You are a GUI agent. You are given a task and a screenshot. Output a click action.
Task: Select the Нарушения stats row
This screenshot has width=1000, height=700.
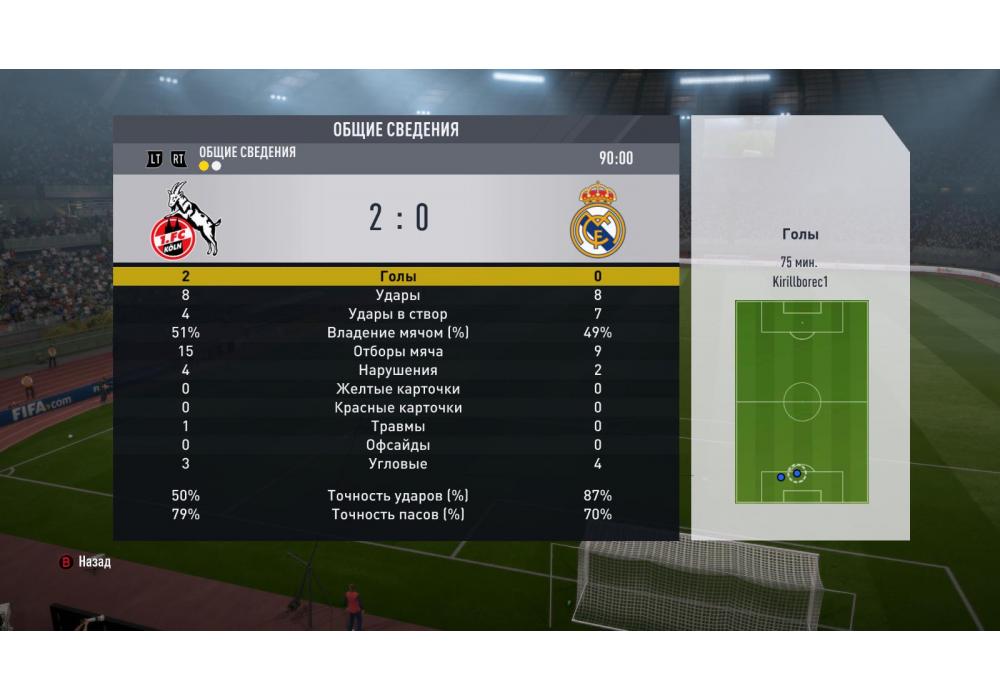[397, 370]
